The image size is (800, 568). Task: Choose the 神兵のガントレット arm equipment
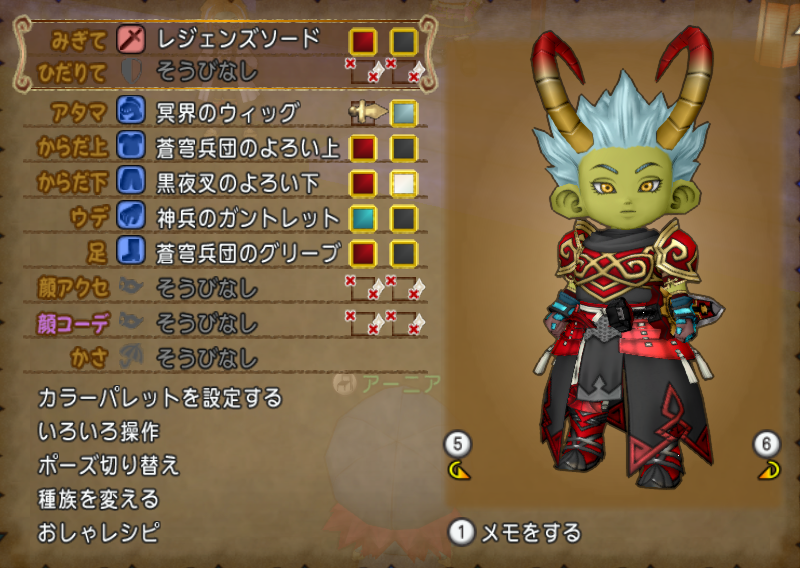pos(249,218)
